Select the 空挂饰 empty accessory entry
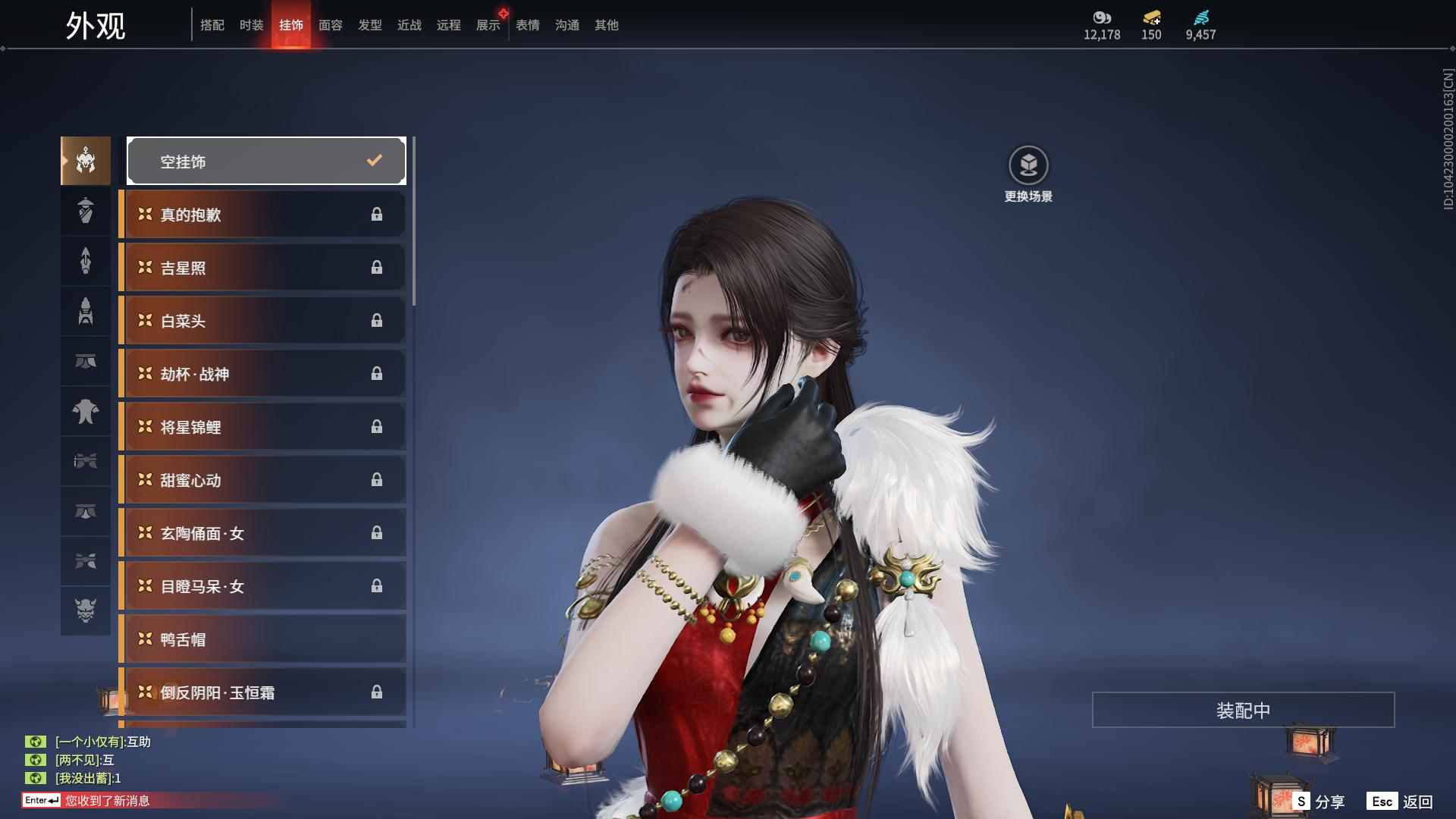The width and height of the screenshot is (1456, 819). (266, 161)
